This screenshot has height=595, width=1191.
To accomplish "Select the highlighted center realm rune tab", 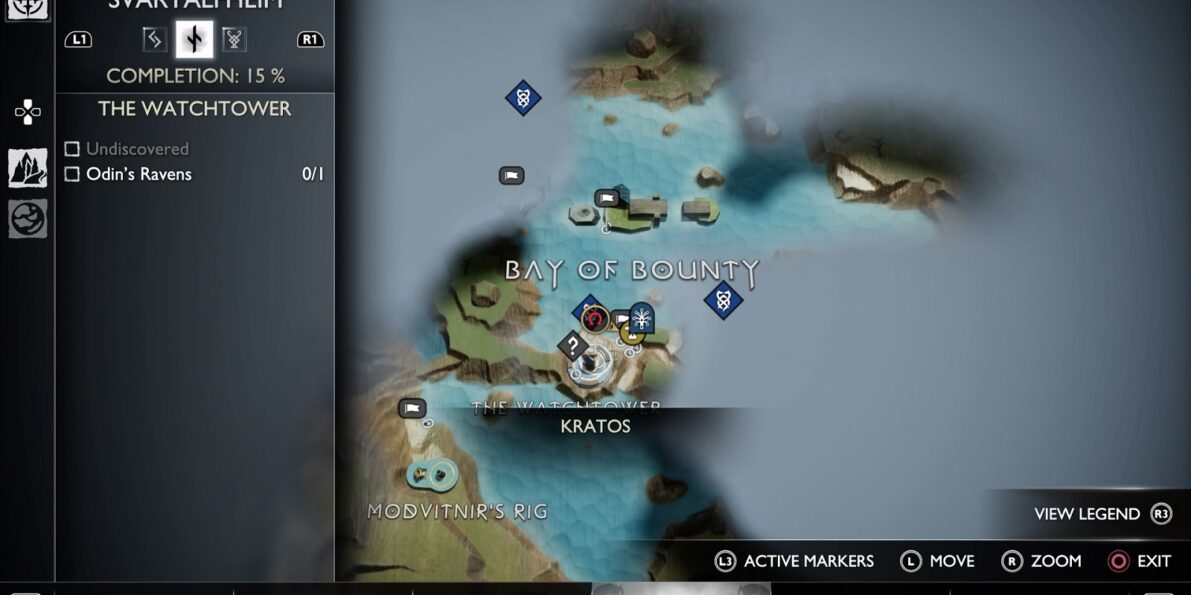I will pyautogui.click(x=194, y=40).
